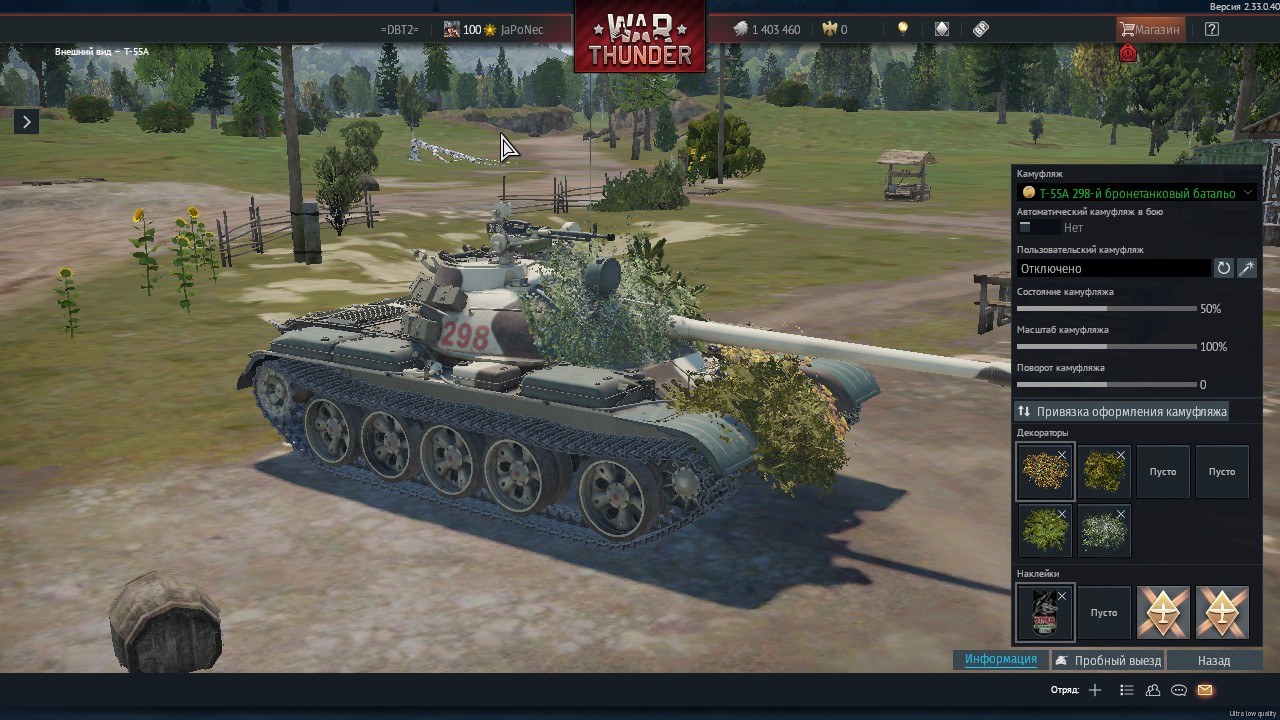Start the Пробный выезд test drive

1108,660
